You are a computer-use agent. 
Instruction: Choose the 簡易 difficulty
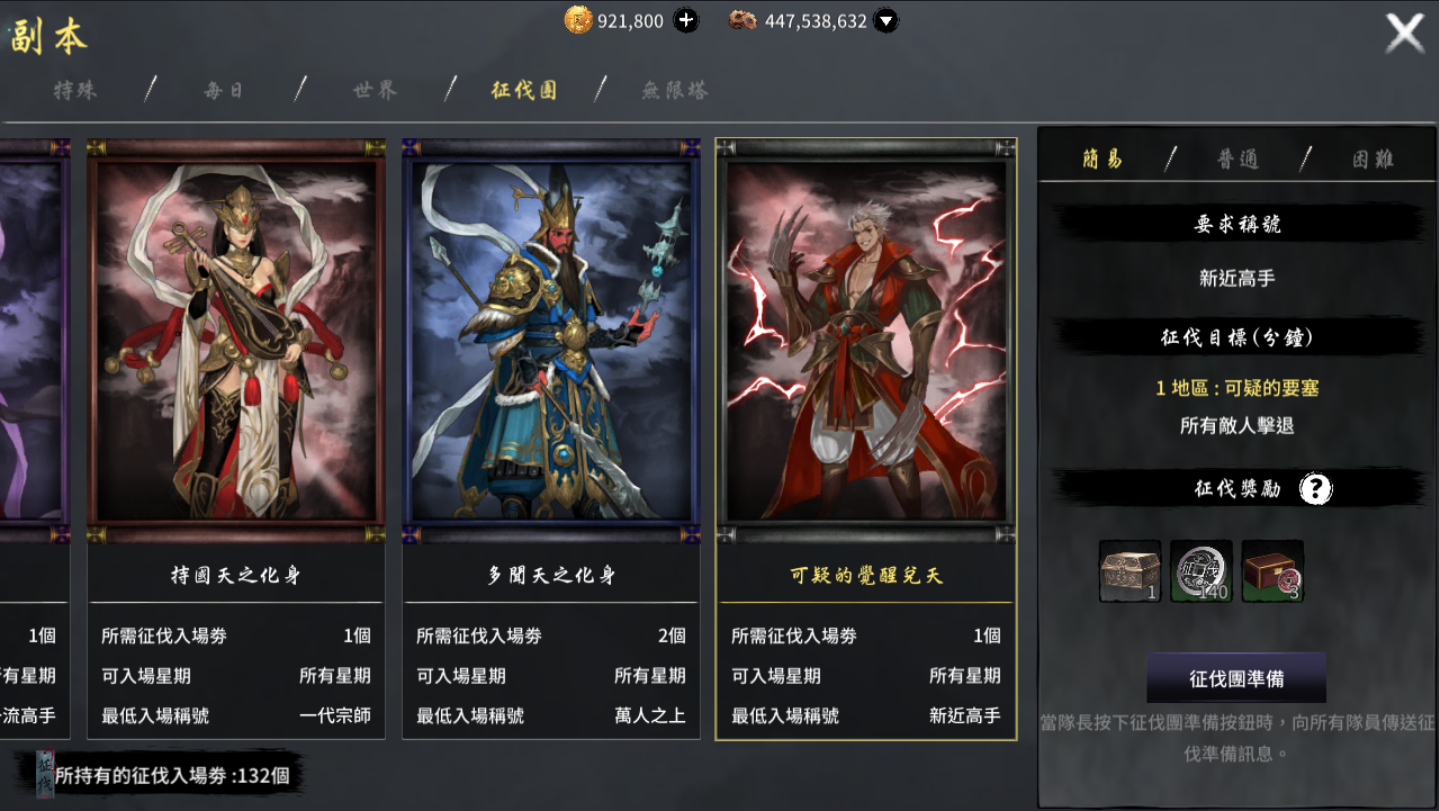pyautogui.click(x=1102, y=159)
